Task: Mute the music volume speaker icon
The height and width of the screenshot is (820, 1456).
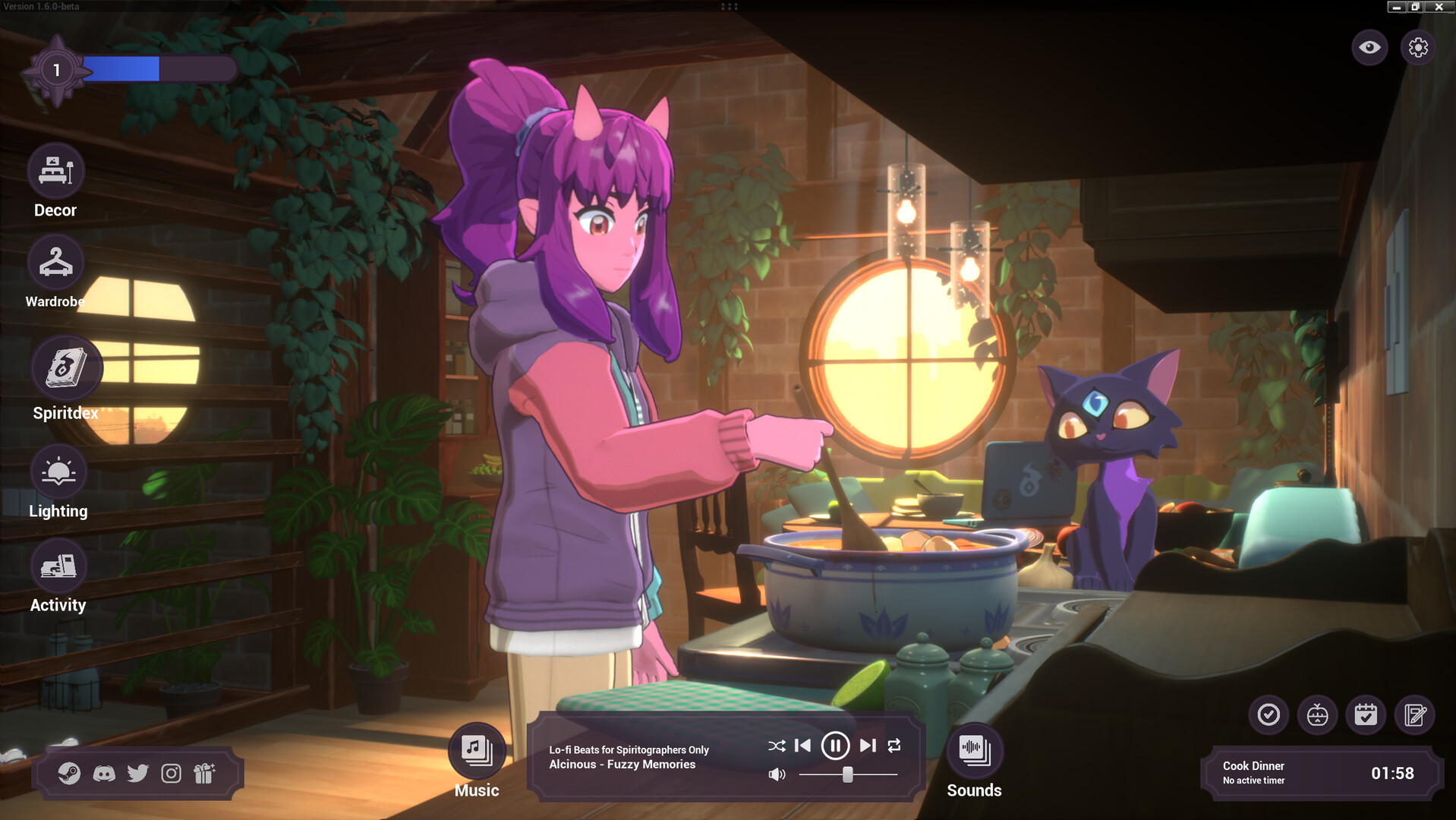Action: coord(777,775)
